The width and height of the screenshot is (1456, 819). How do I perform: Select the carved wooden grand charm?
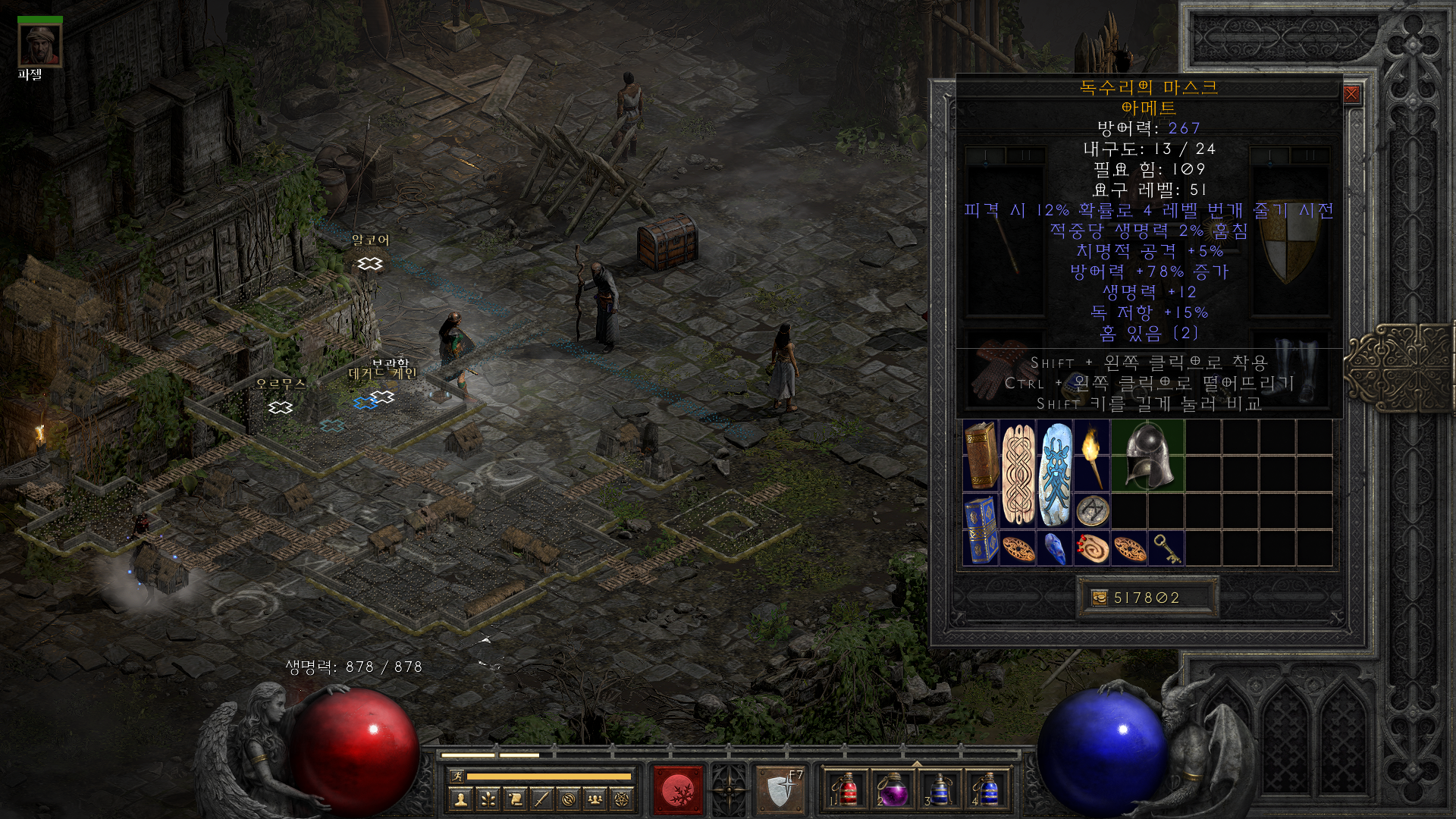1018,473
